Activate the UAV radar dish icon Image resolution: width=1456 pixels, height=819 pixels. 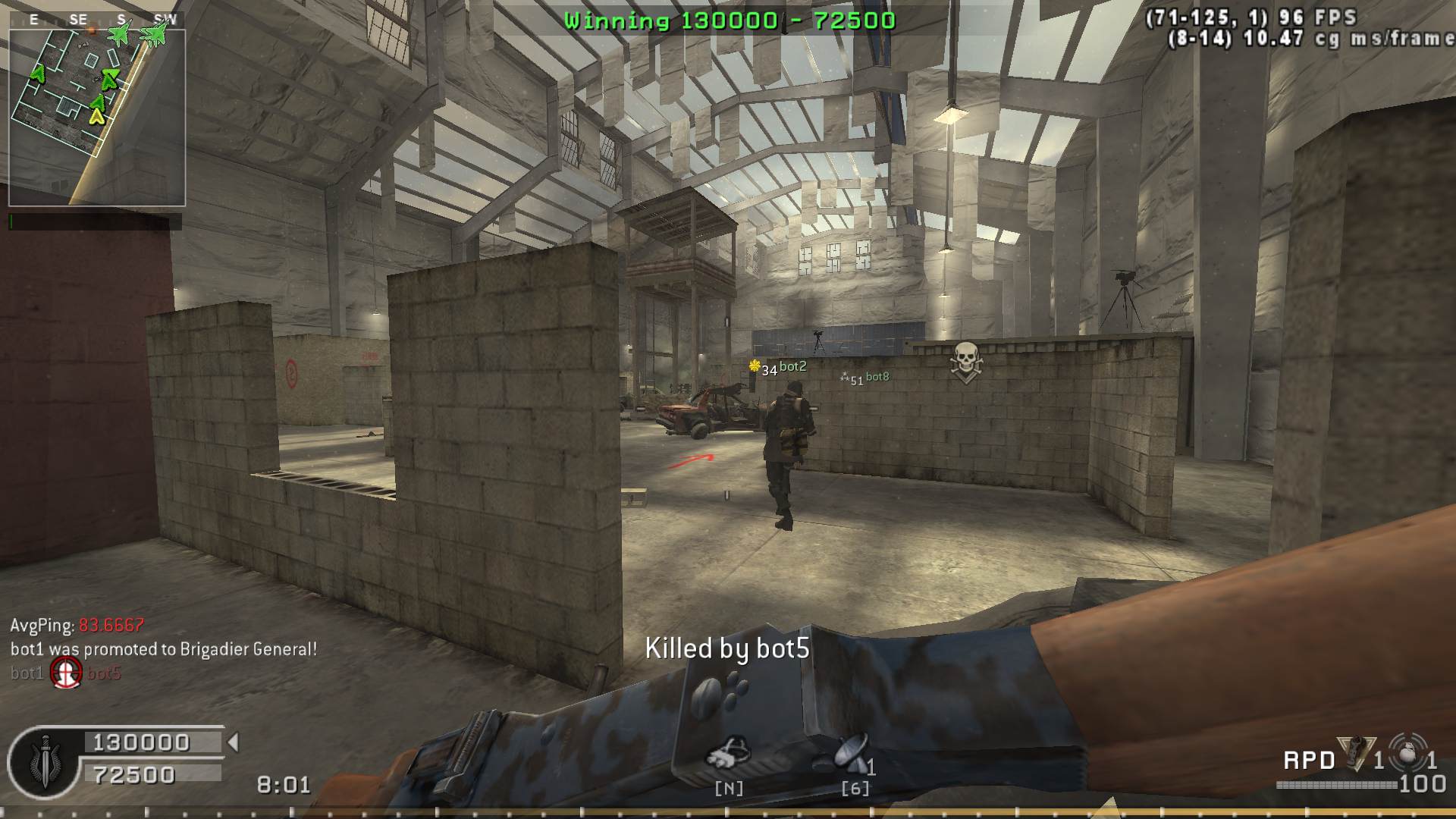point(851,753)
